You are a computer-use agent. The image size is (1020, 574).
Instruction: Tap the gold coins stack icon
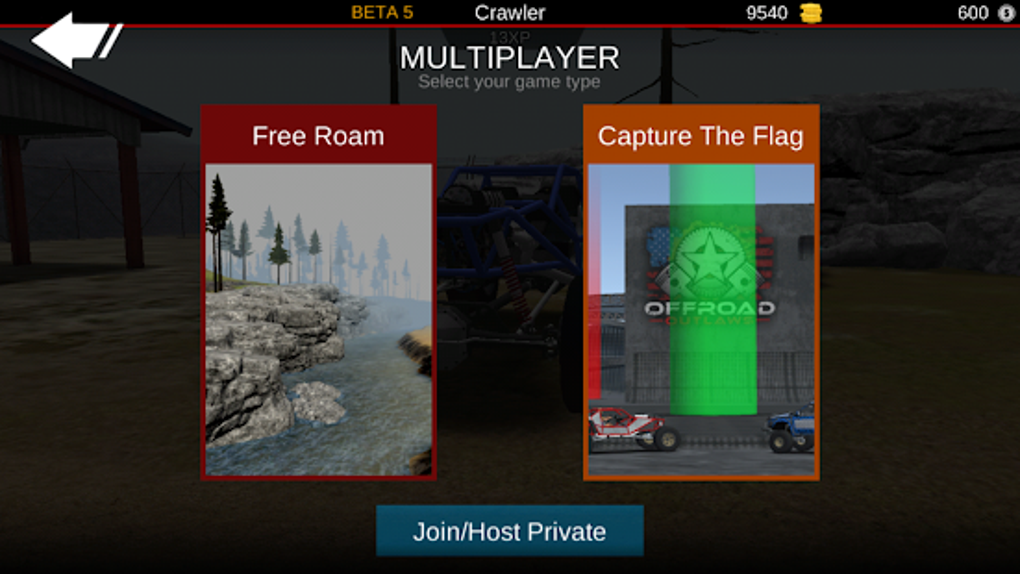click(811, 13)
